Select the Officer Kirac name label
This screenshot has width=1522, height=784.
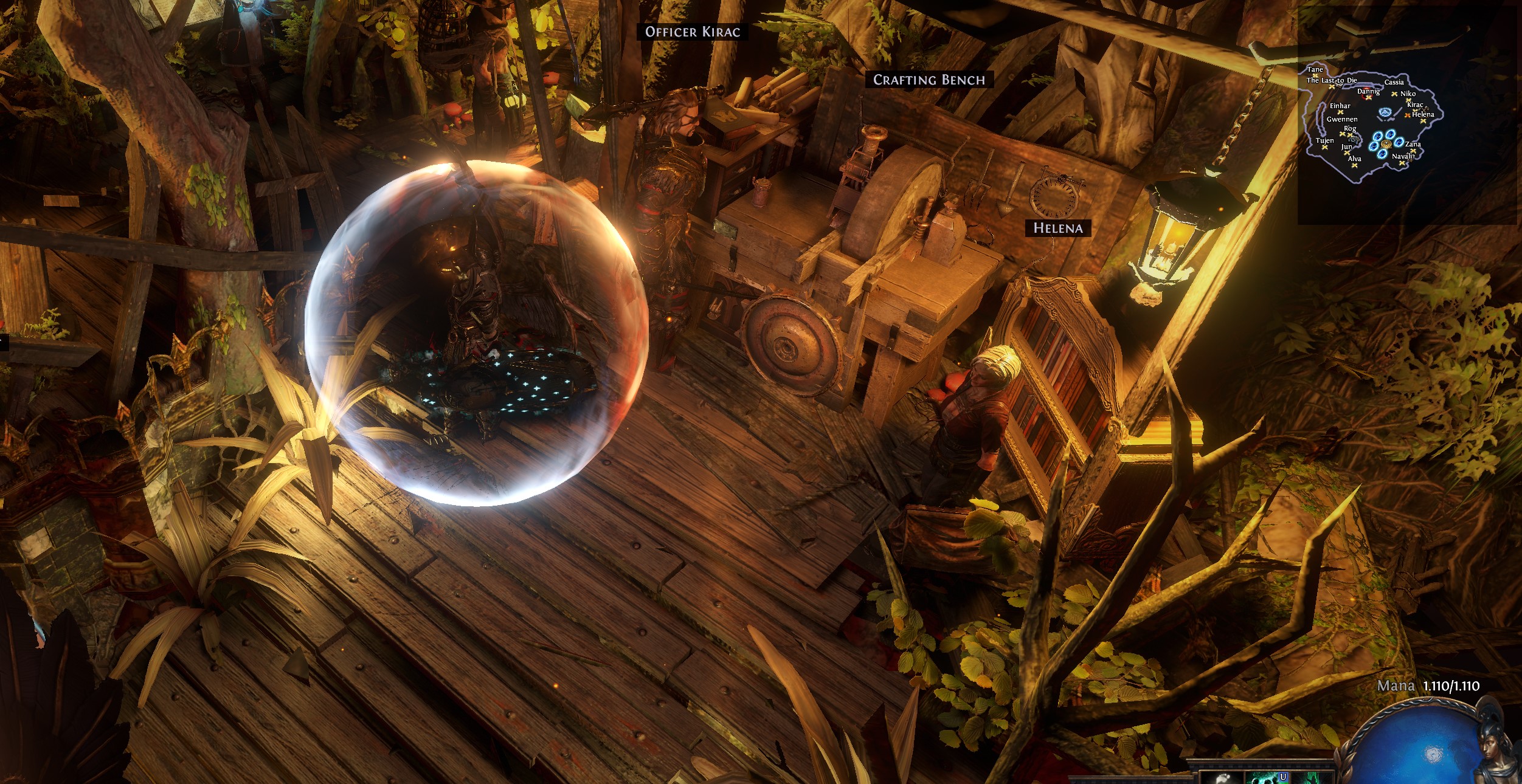point(693,32)
